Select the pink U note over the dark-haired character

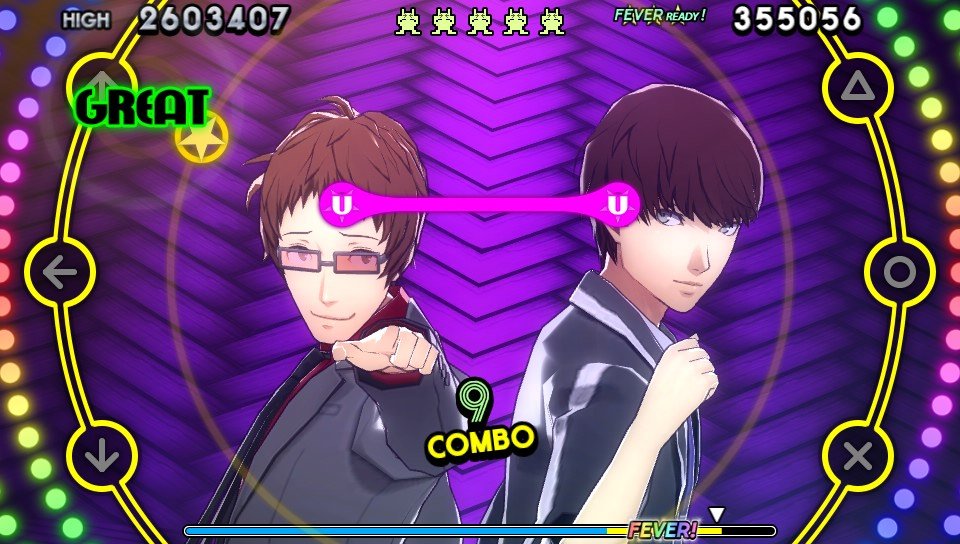[619, 205]
